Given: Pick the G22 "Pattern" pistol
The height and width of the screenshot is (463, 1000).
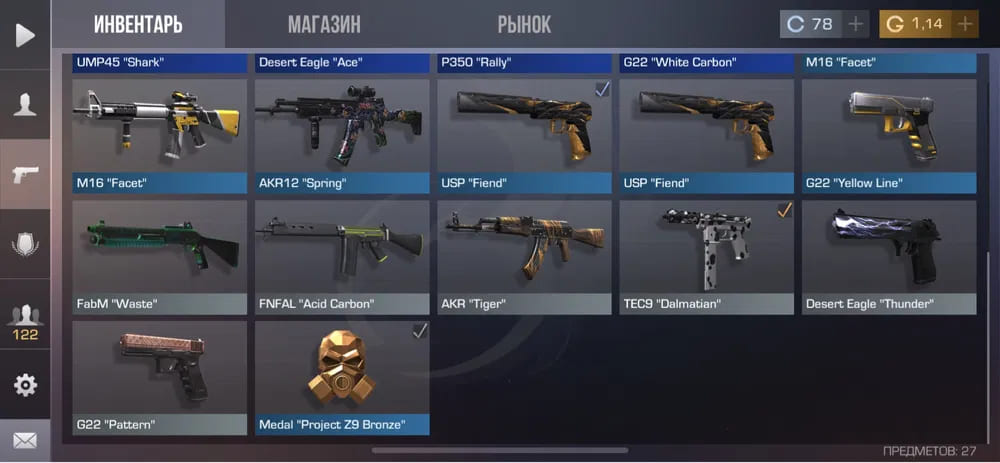Looking at the screenshot, I should 160,377.
